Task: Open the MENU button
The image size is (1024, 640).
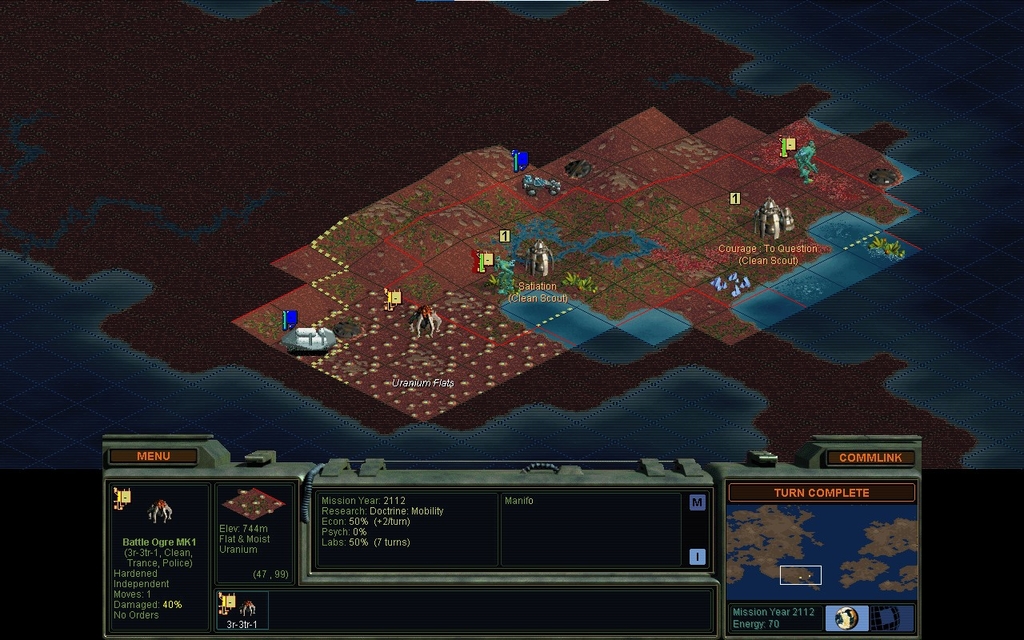Action: [x=153, y=456]
